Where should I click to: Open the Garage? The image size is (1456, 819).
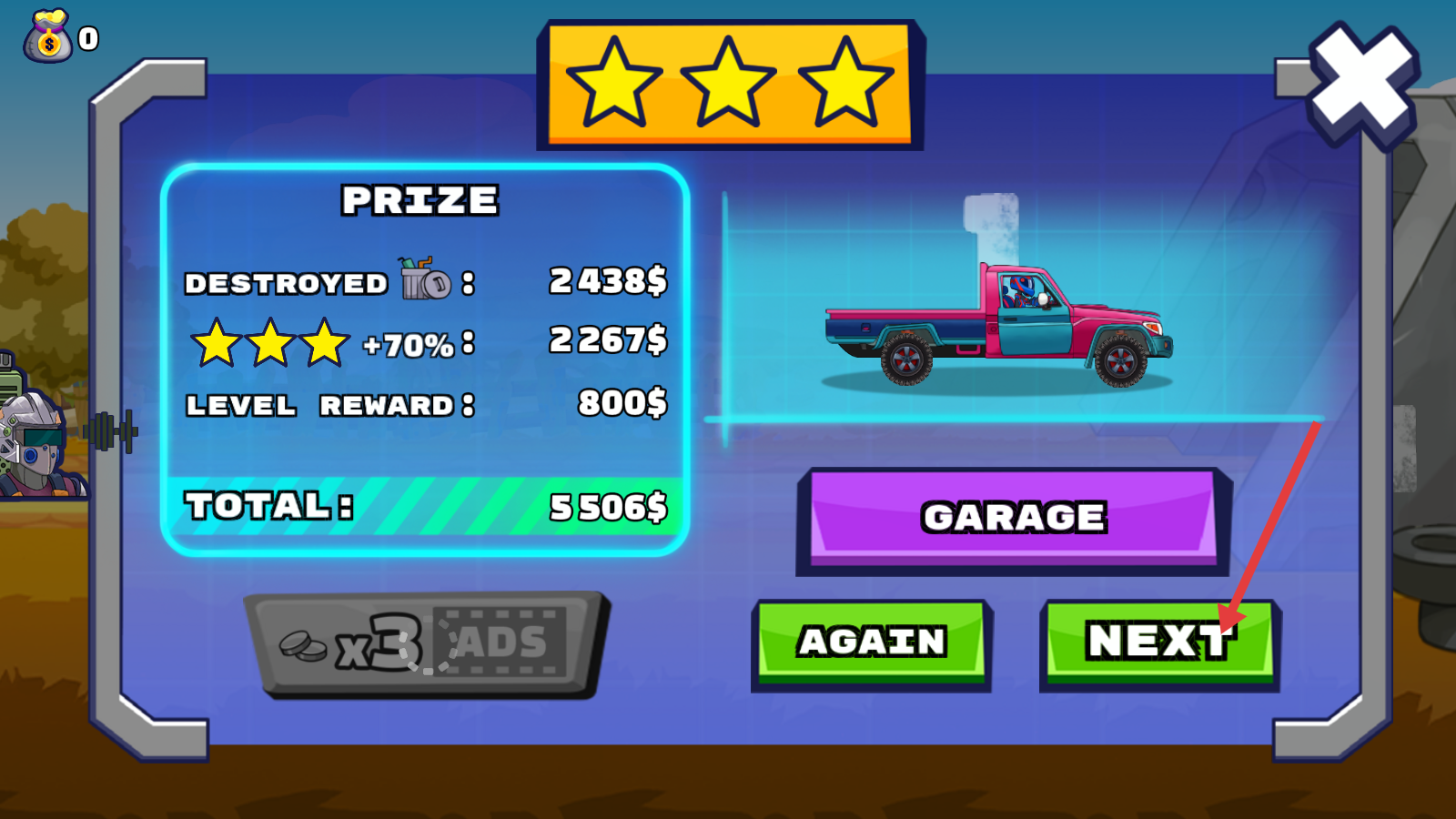pos(1013,518)
